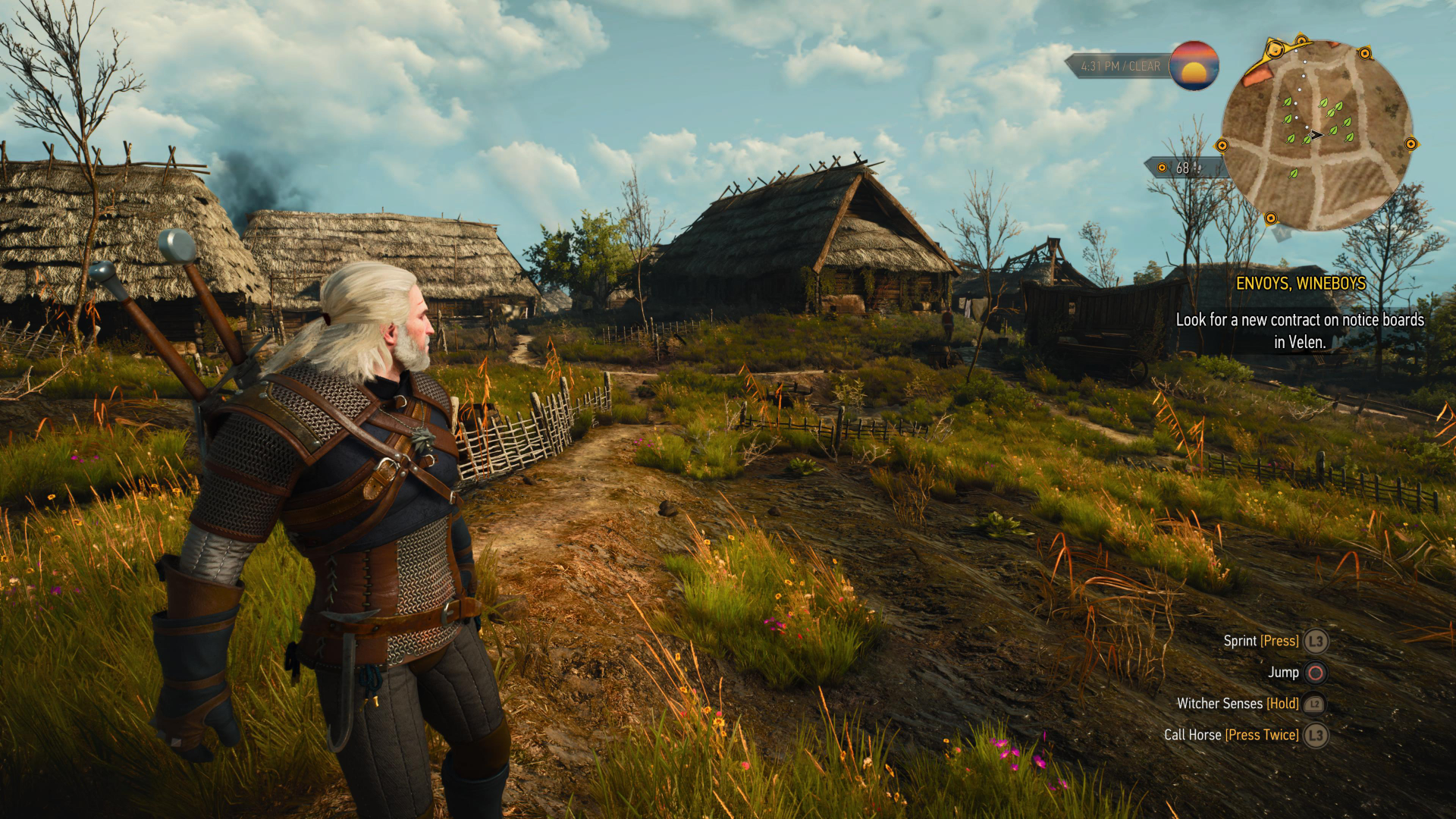Image resolution: width=1456 pixels, height=819 pixels.
Task: Click the sunset weather icon
Action: pos(1194,66)
